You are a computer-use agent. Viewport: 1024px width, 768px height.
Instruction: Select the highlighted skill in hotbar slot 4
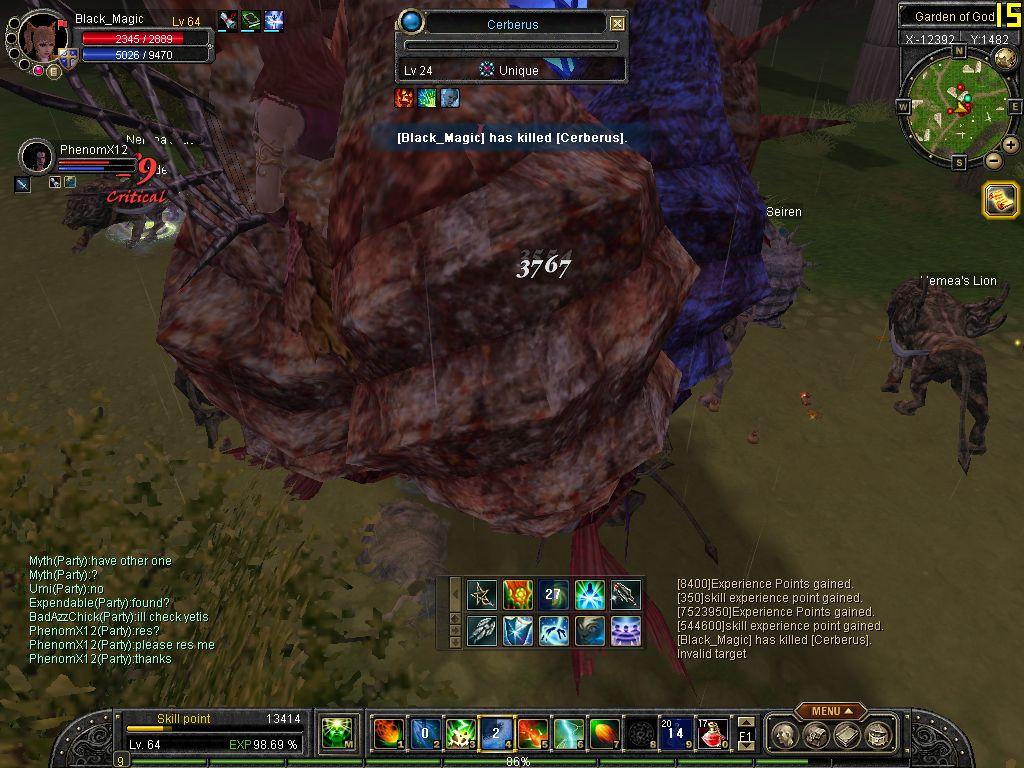point(495,734)
